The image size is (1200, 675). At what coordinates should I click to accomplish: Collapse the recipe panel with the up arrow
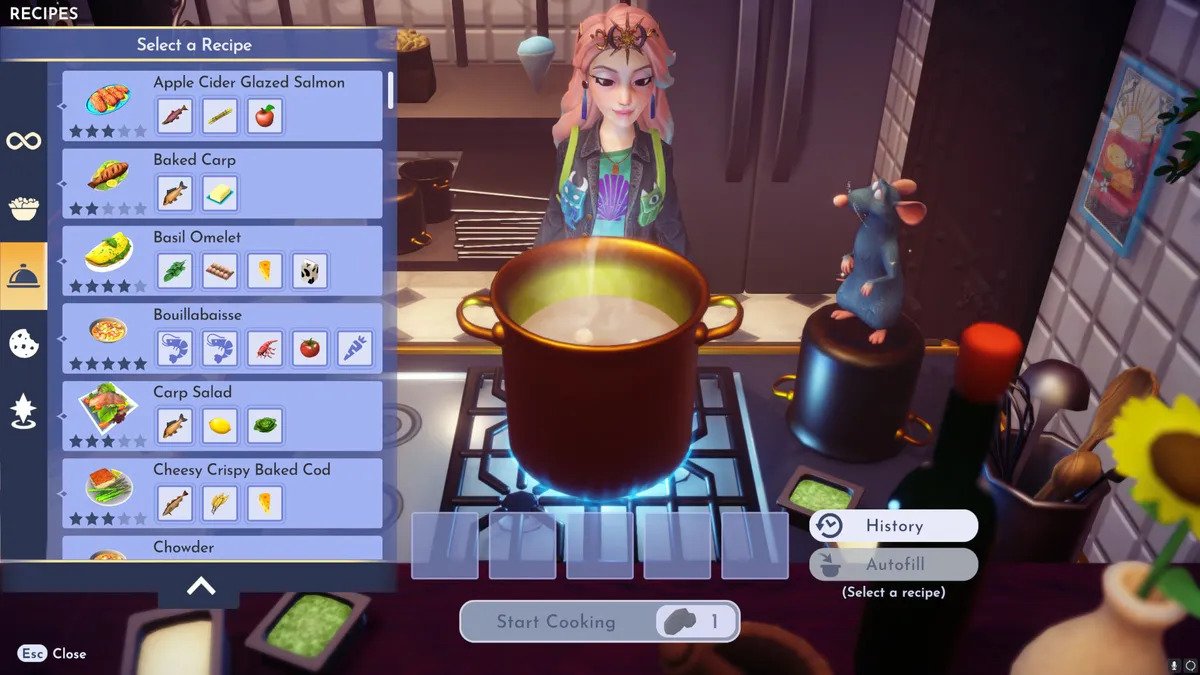coord(200,587)
